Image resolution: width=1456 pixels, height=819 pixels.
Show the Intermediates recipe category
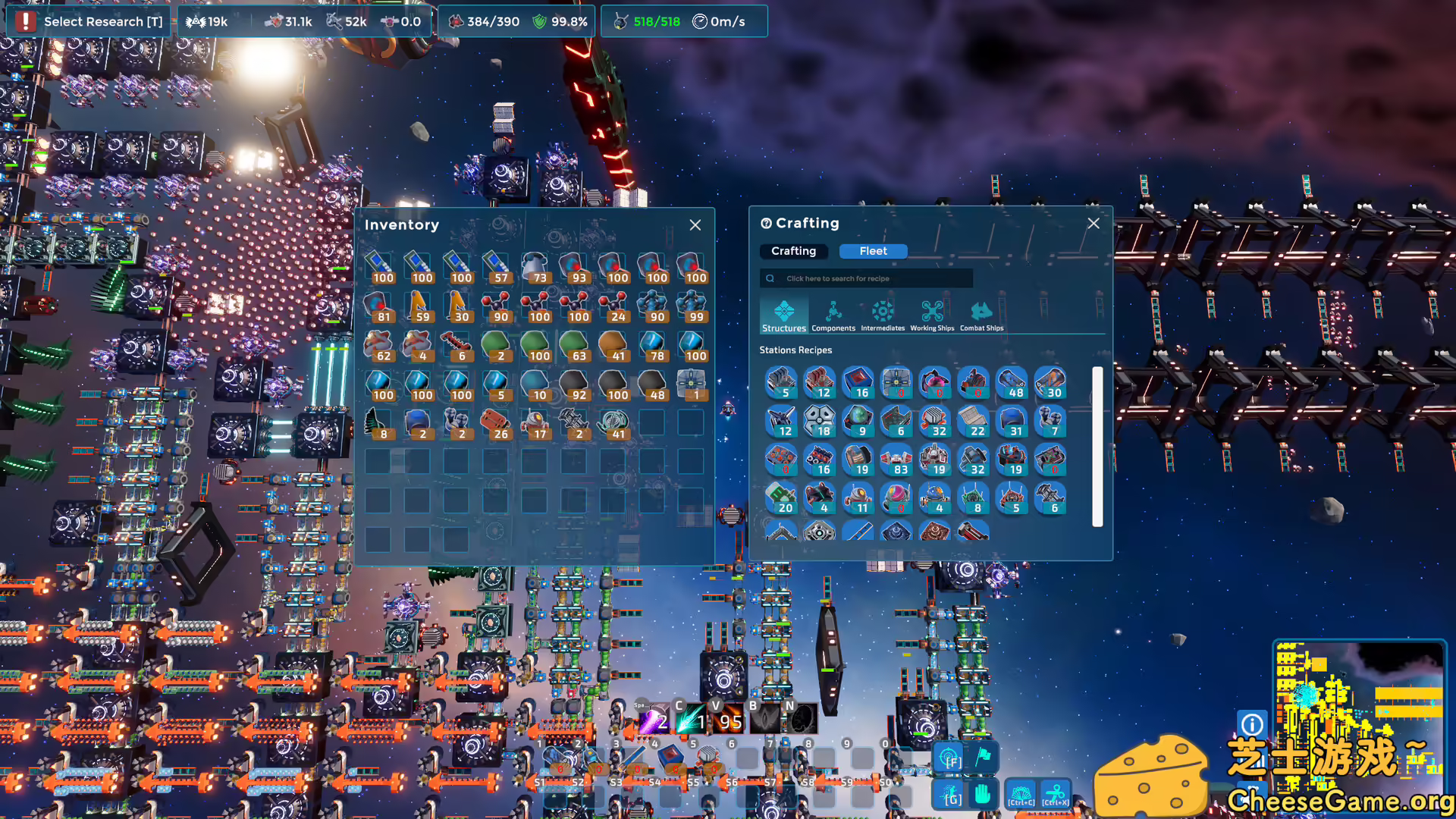[x=882, y=316]
